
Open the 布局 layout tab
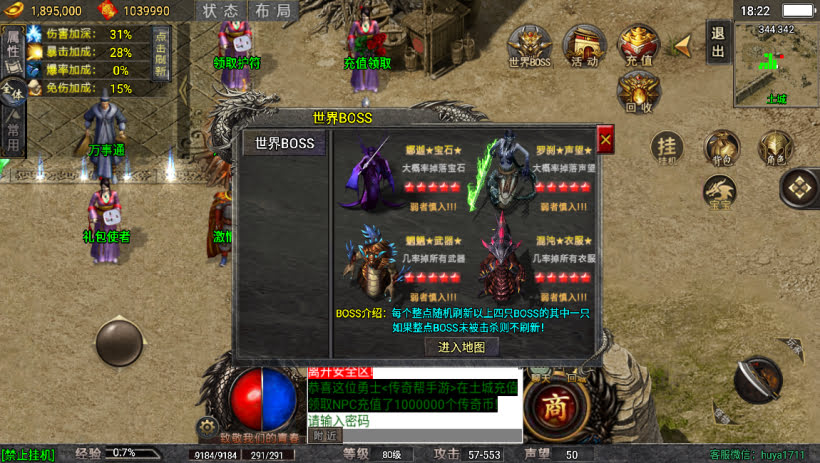click(x=273, y=11)
